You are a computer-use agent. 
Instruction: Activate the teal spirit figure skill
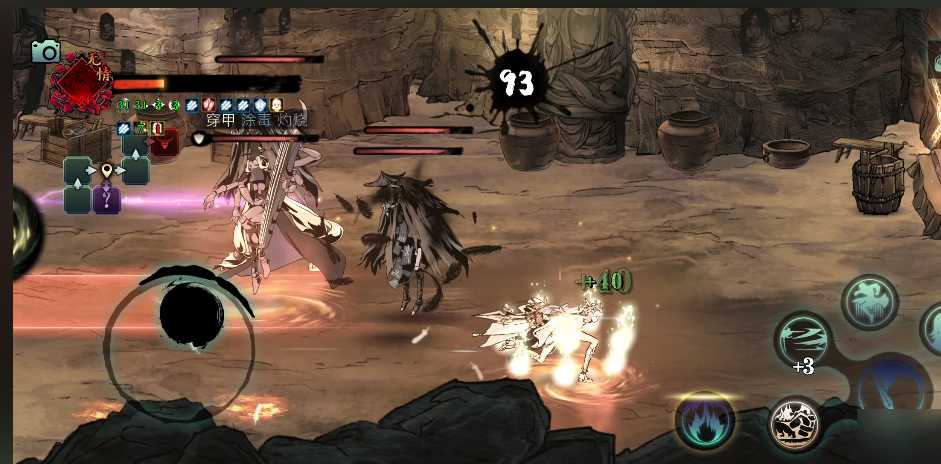coord(869,302)
